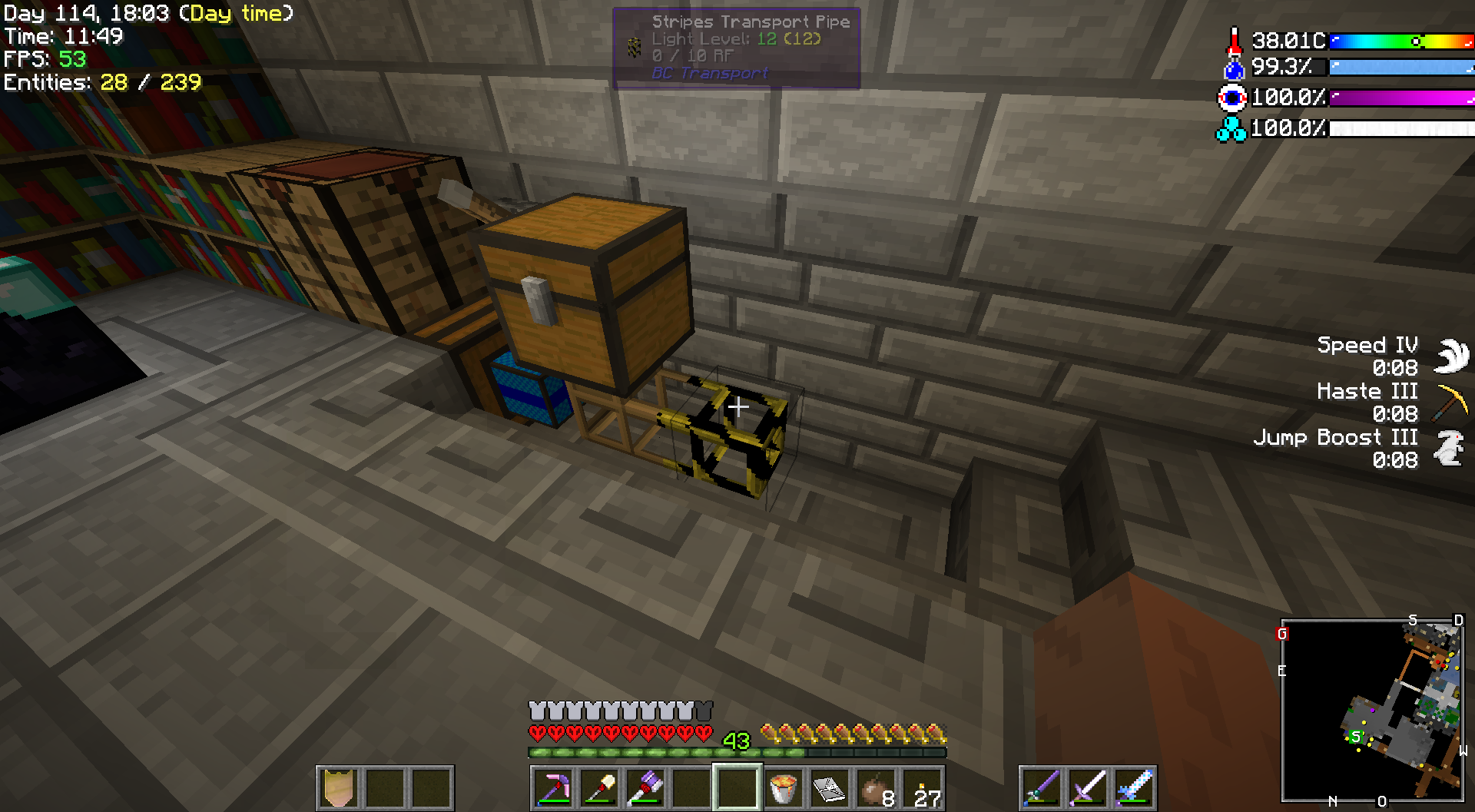Click the Jump Boost III rabbit icon

pyautogui.click(x=1450, y=448)
